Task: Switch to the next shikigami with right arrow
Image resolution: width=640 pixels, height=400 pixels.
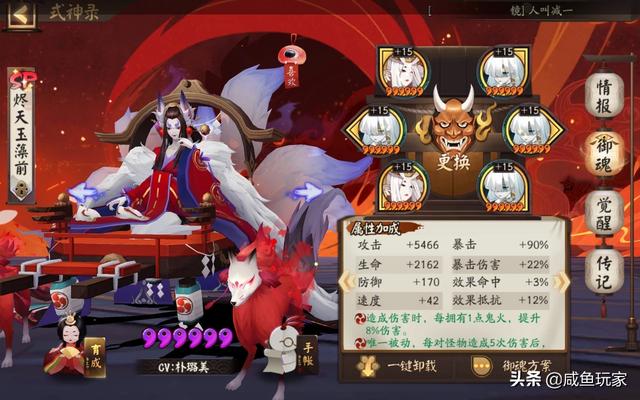Action: click(x=308, y=190)
